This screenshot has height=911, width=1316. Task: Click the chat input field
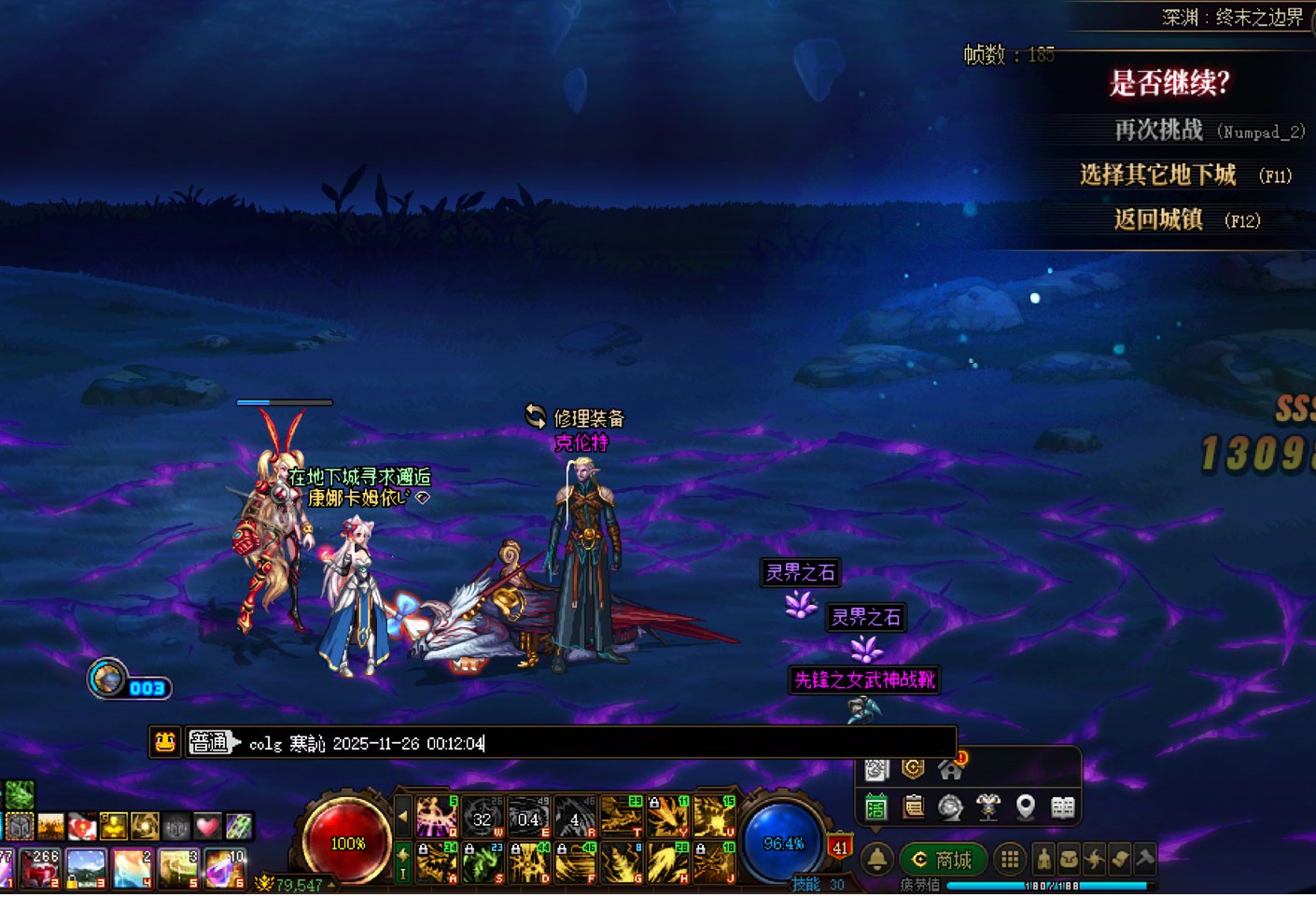[597, 743]
